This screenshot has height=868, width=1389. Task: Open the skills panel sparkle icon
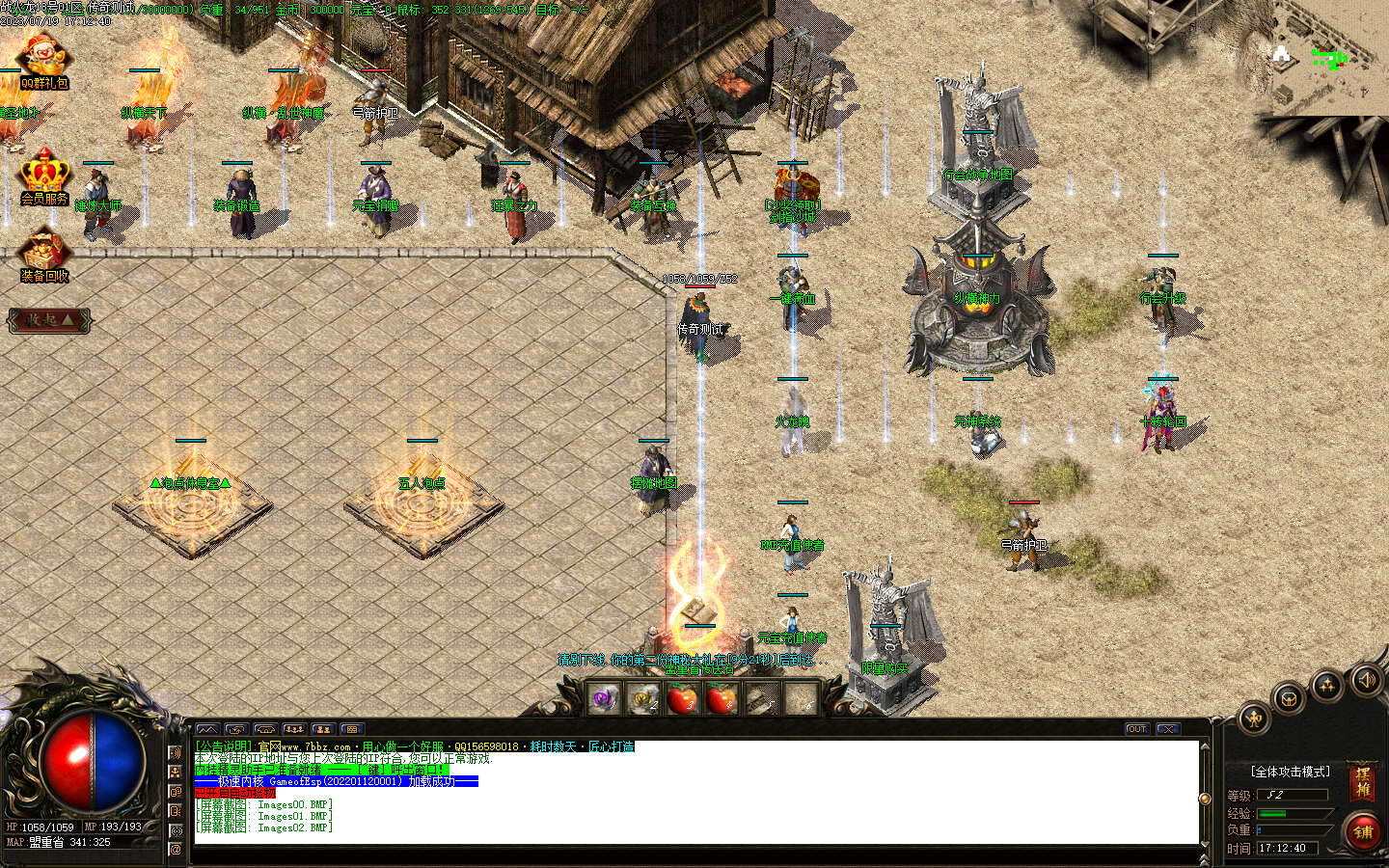(x=1326, y=685)
